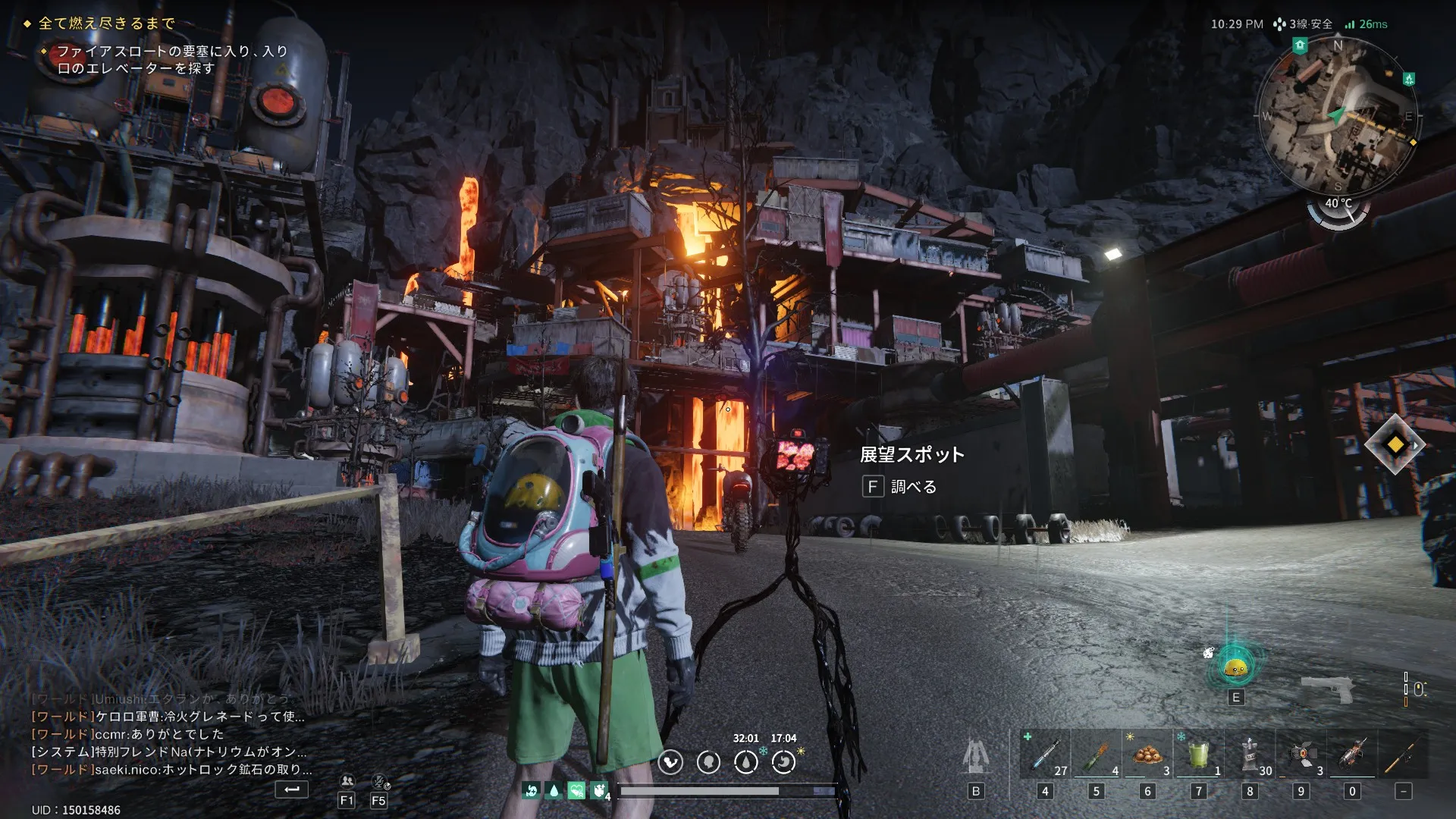
Task: Click the campfire marker on the minimap edge
Action: (1409, 79)
